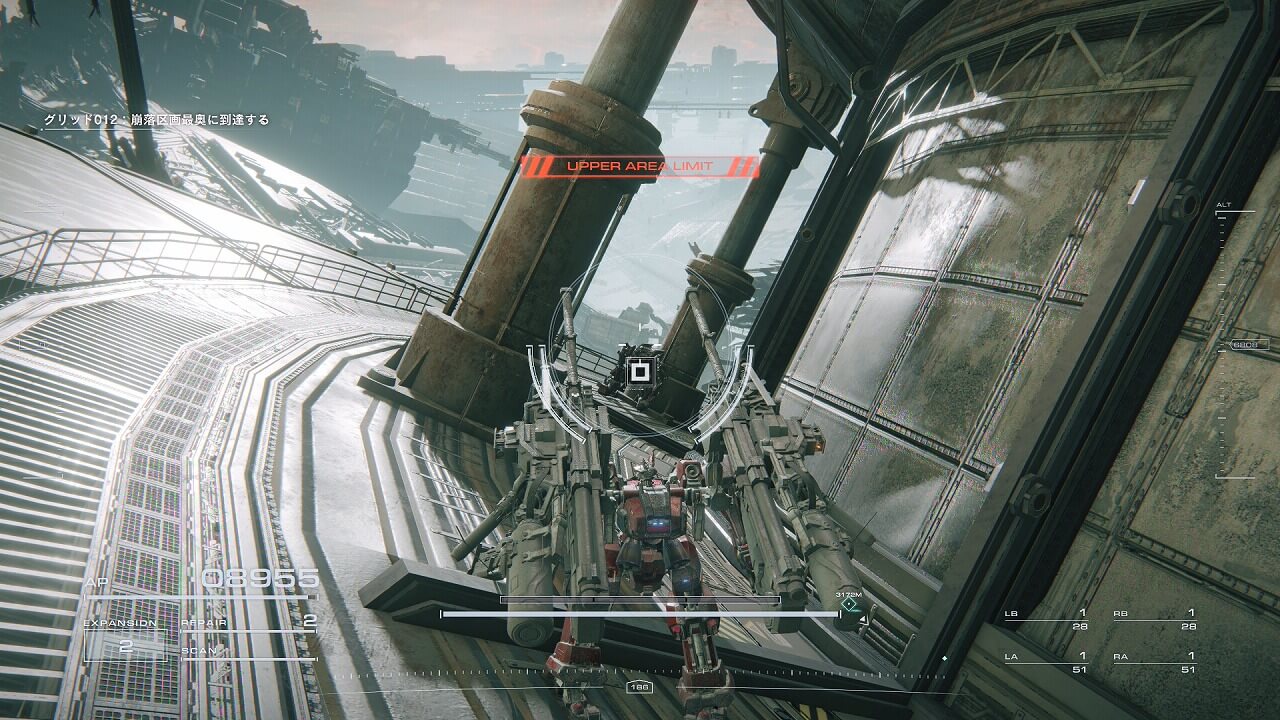Use the REPAIR kit counter
This screenshot has width=1280, height=720.
[x=248, y=622]
